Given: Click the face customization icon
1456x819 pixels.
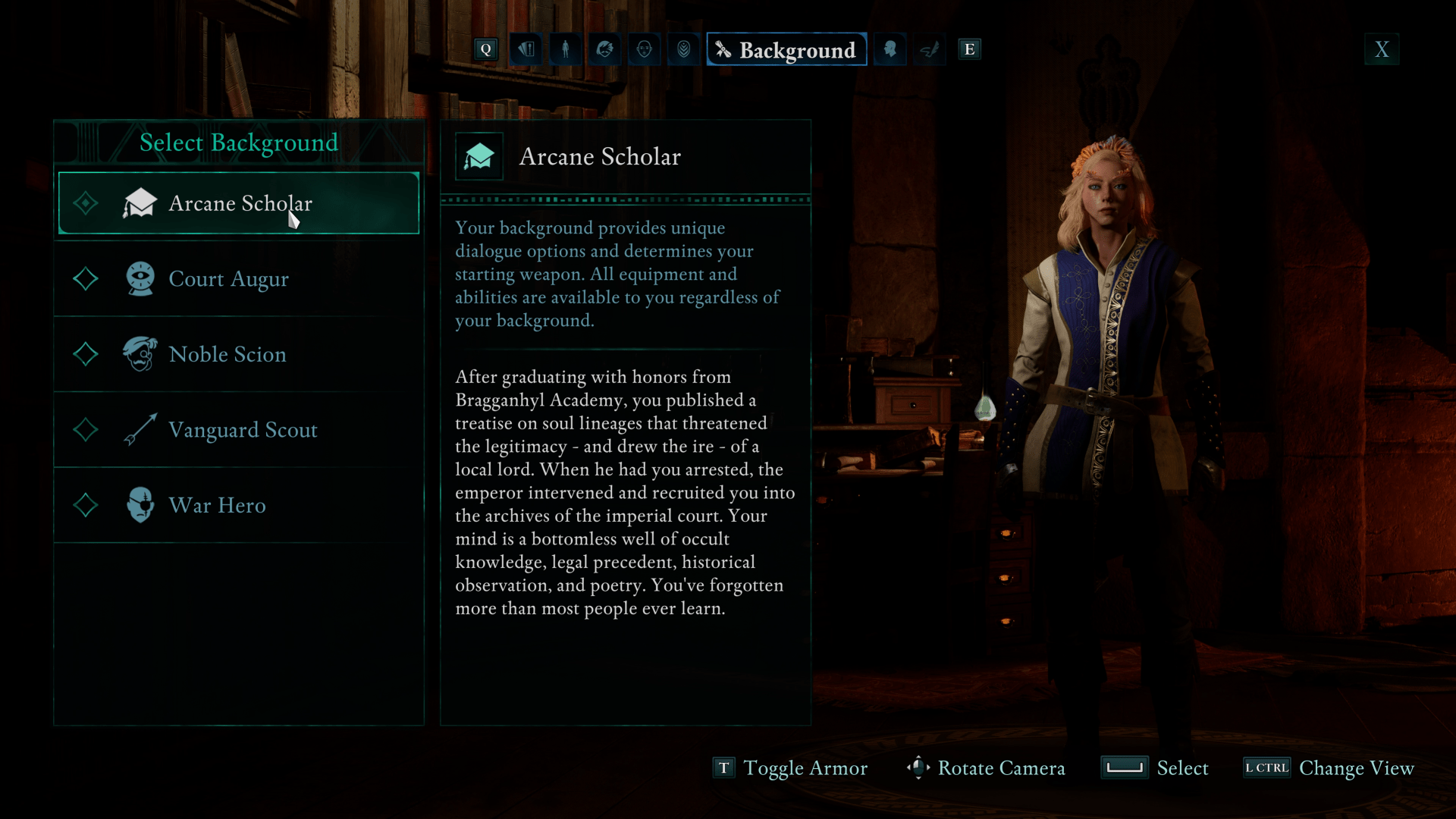Looking at the screenshot, I should point(644,49).
